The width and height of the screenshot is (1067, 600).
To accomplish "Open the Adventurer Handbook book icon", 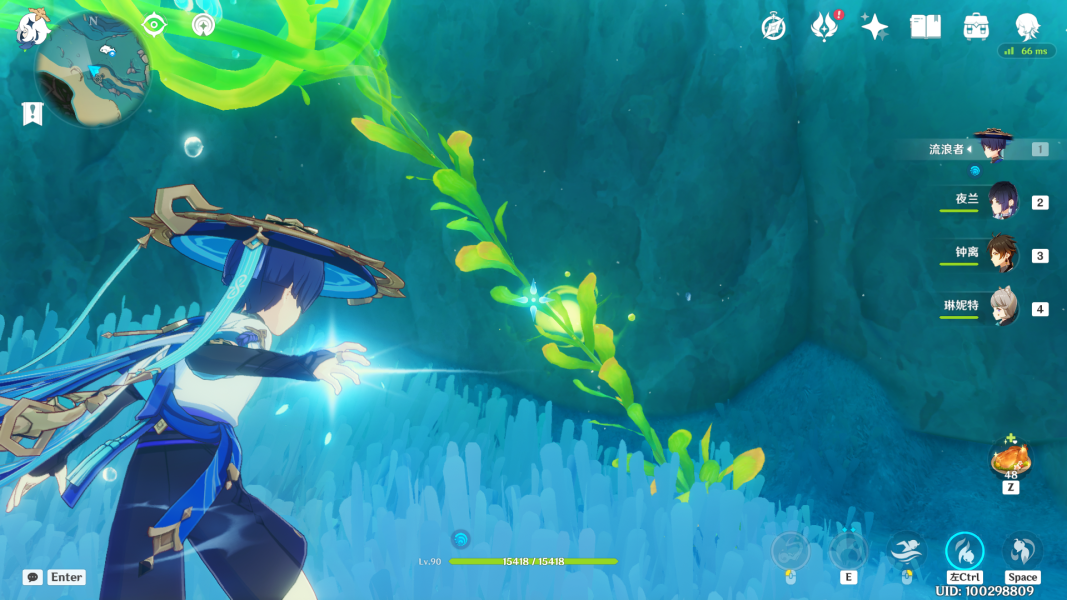I will (x=925, y=27).
